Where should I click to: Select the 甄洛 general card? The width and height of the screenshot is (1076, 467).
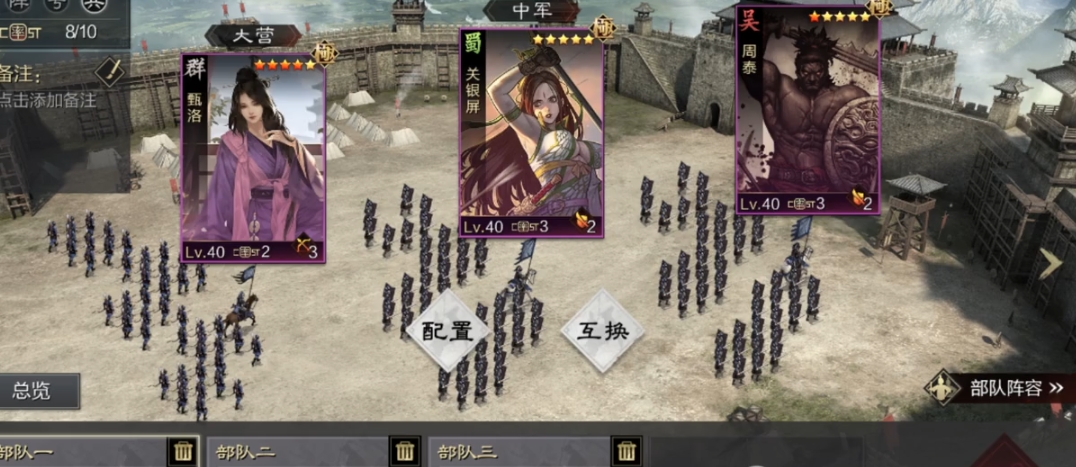click(x=253, y=158)
